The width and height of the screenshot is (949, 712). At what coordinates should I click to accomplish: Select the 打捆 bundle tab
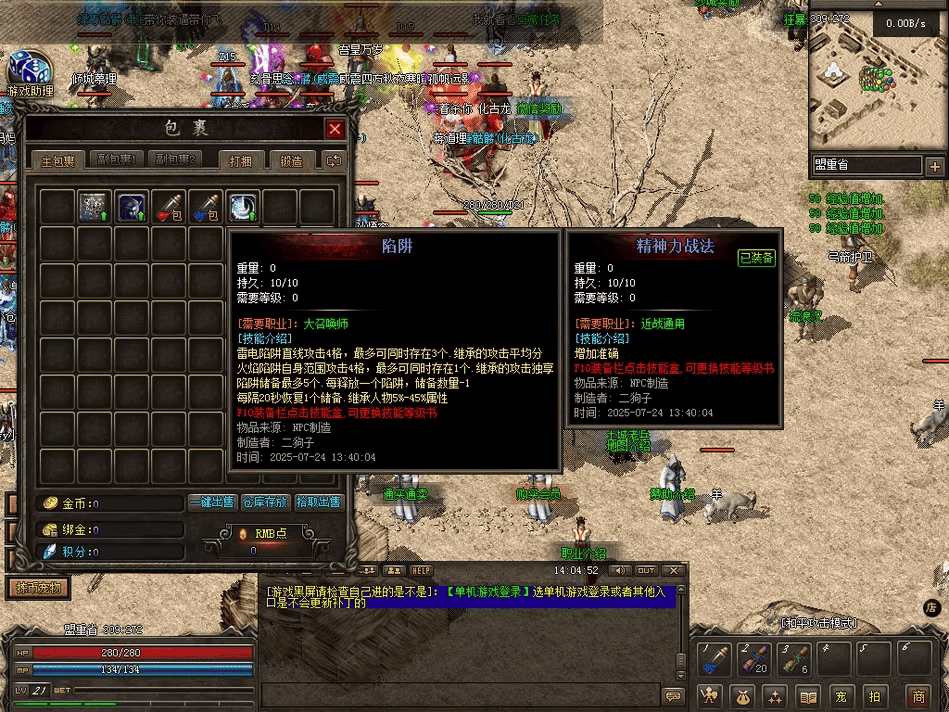(243, 160)
